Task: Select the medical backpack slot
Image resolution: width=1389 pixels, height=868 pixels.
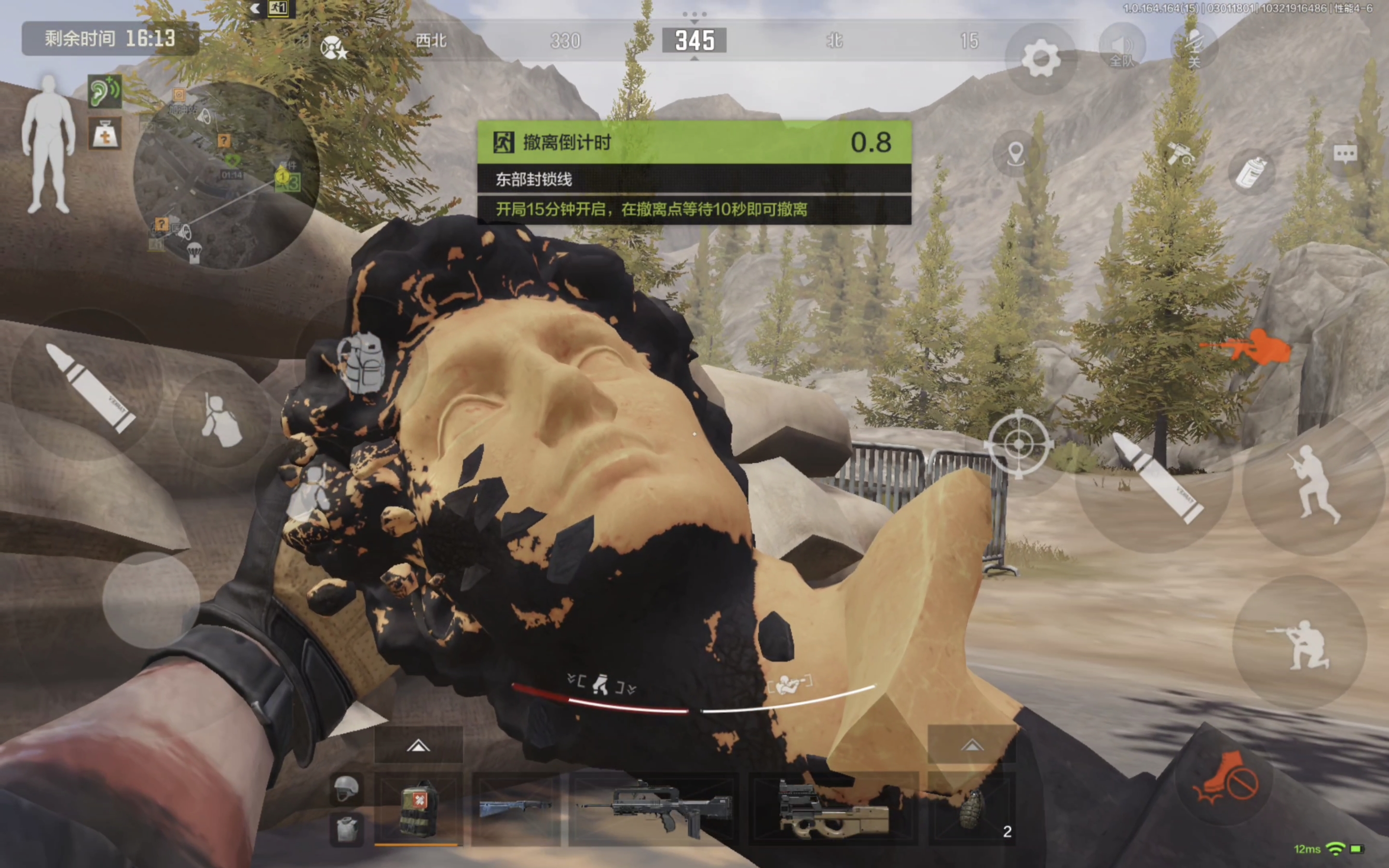Action: coord(418,808)
